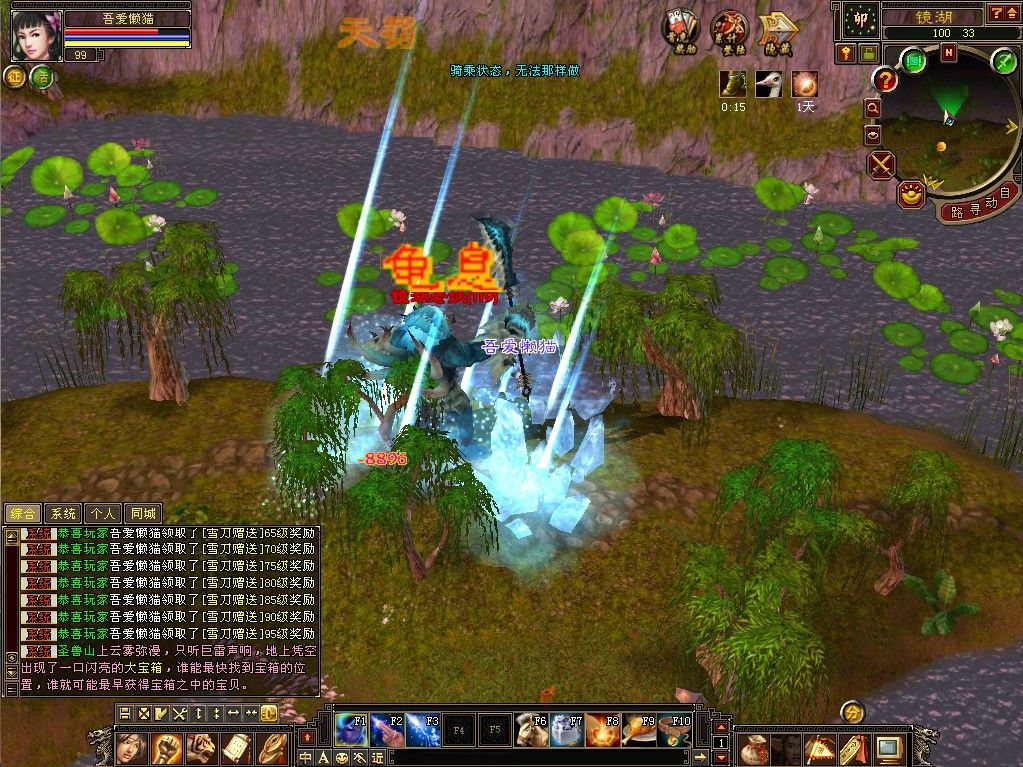Toggle the crossed swords combat button
Screen dimensions: 1023x767
point(881,165)
